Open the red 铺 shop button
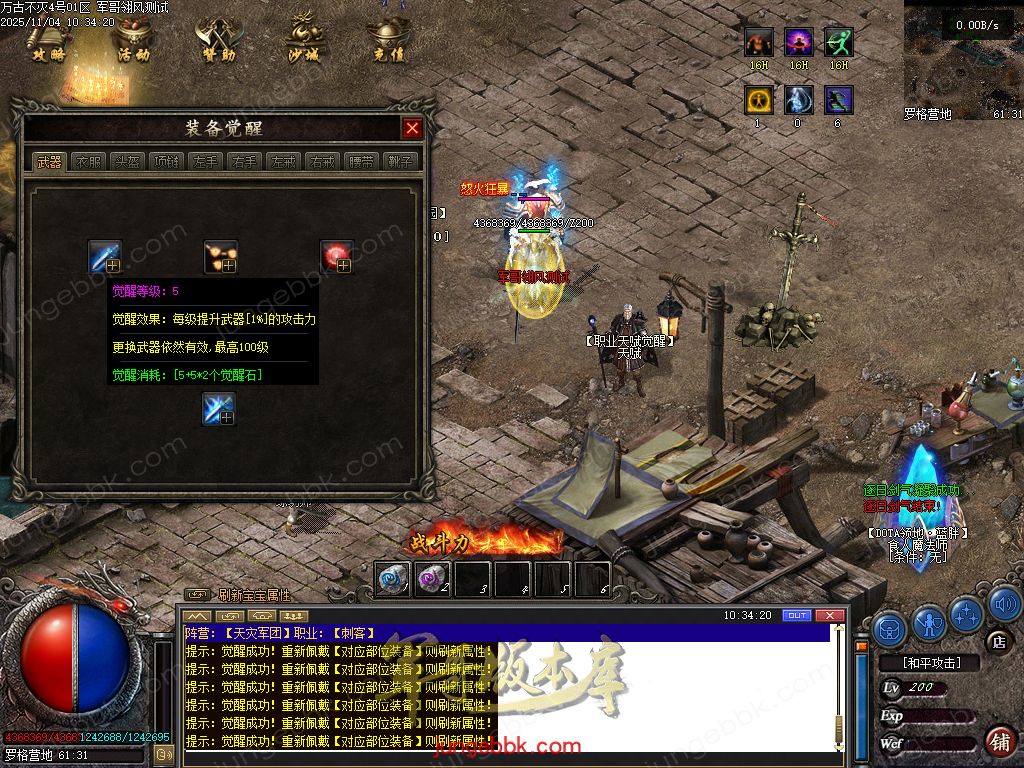1024x768 pixels. [999, 741]
